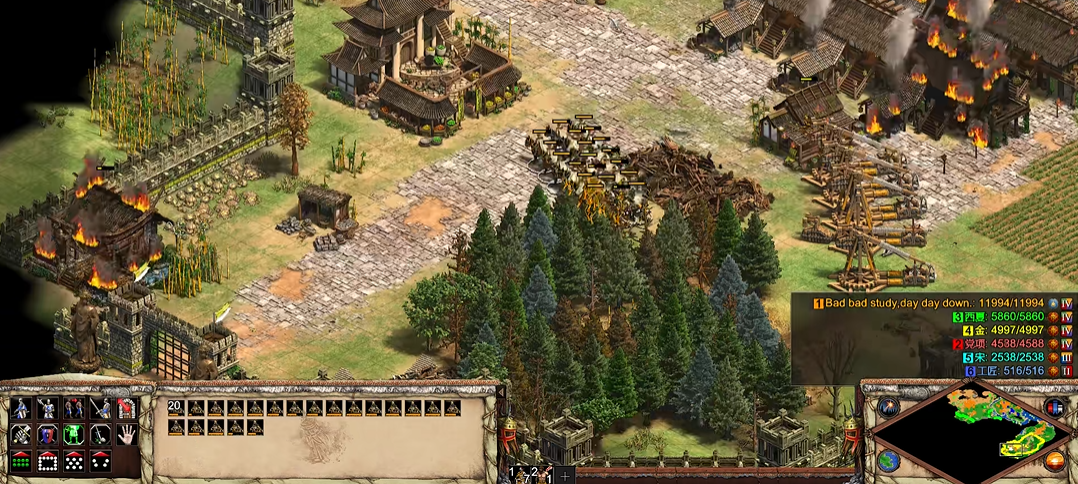
Task: Click the guard command with the spearman
Action: (47, 408)
